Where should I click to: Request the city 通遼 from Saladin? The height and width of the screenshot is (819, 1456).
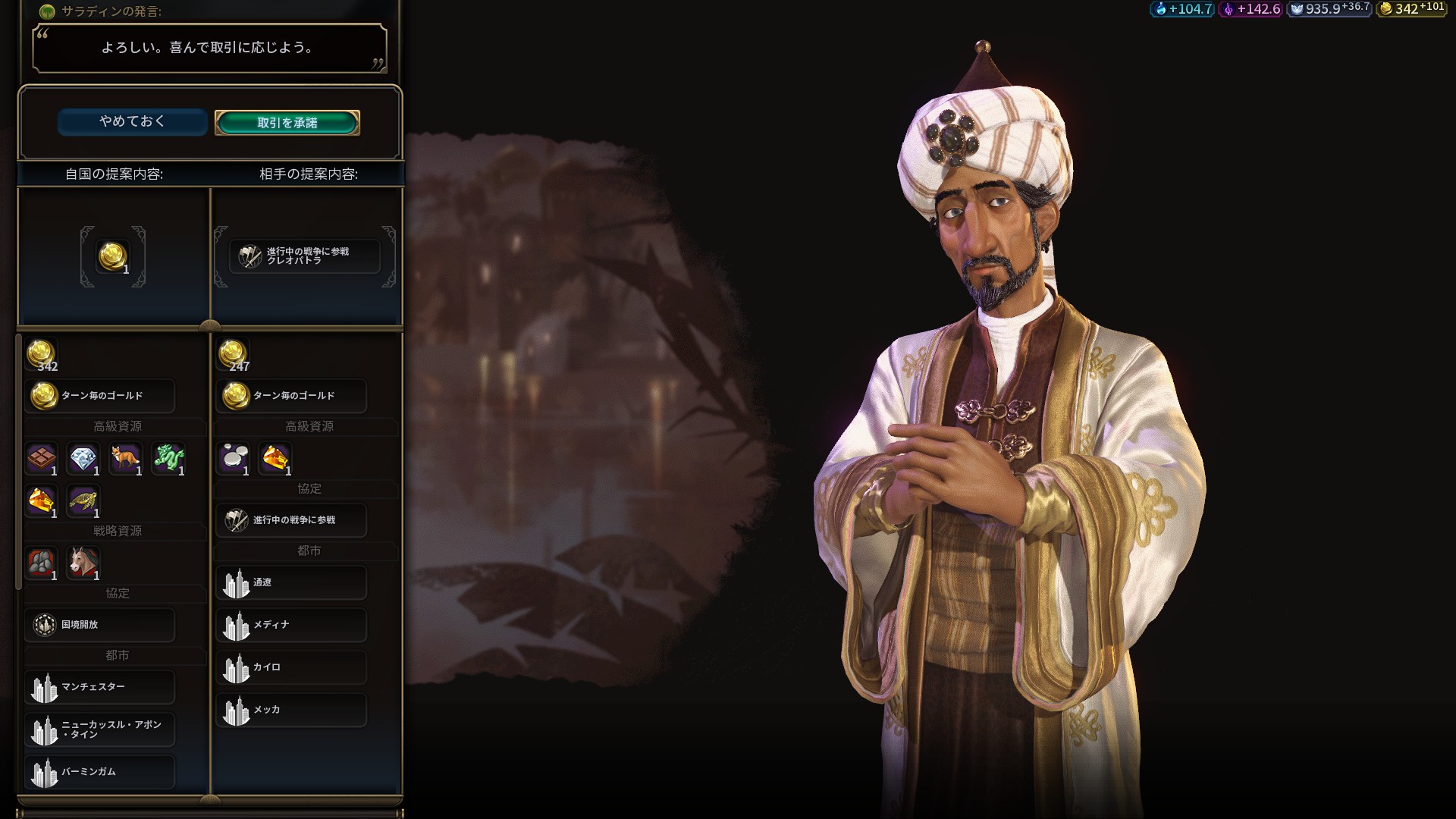click(x=291, y=582)
